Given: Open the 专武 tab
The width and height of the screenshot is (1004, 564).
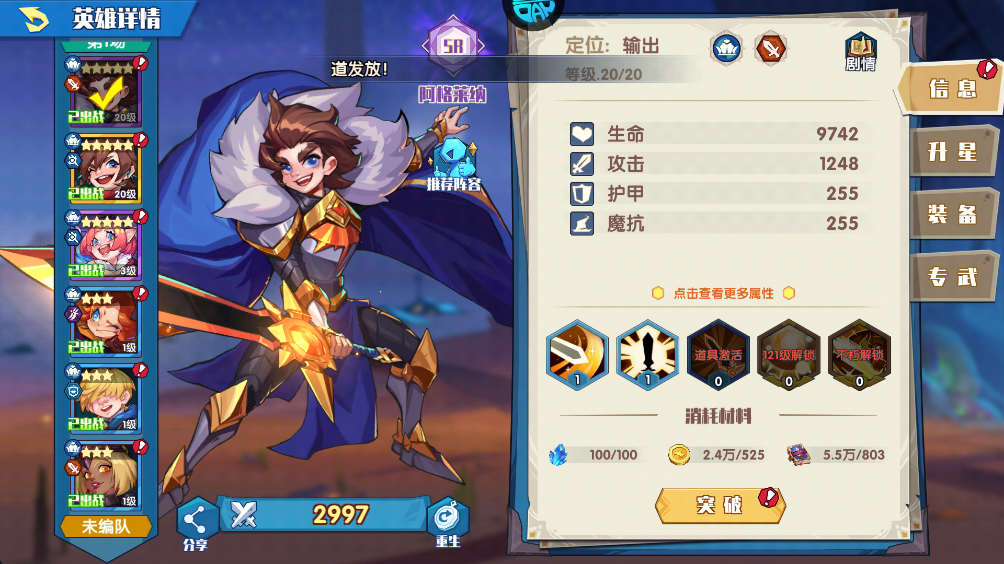Looking at the screenshot, I should [x=951, y=277].
